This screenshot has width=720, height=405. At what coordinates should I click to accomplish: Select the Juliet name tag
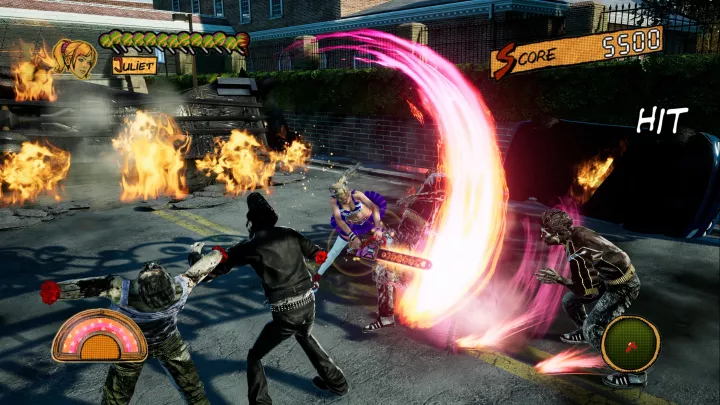[134, 65]
